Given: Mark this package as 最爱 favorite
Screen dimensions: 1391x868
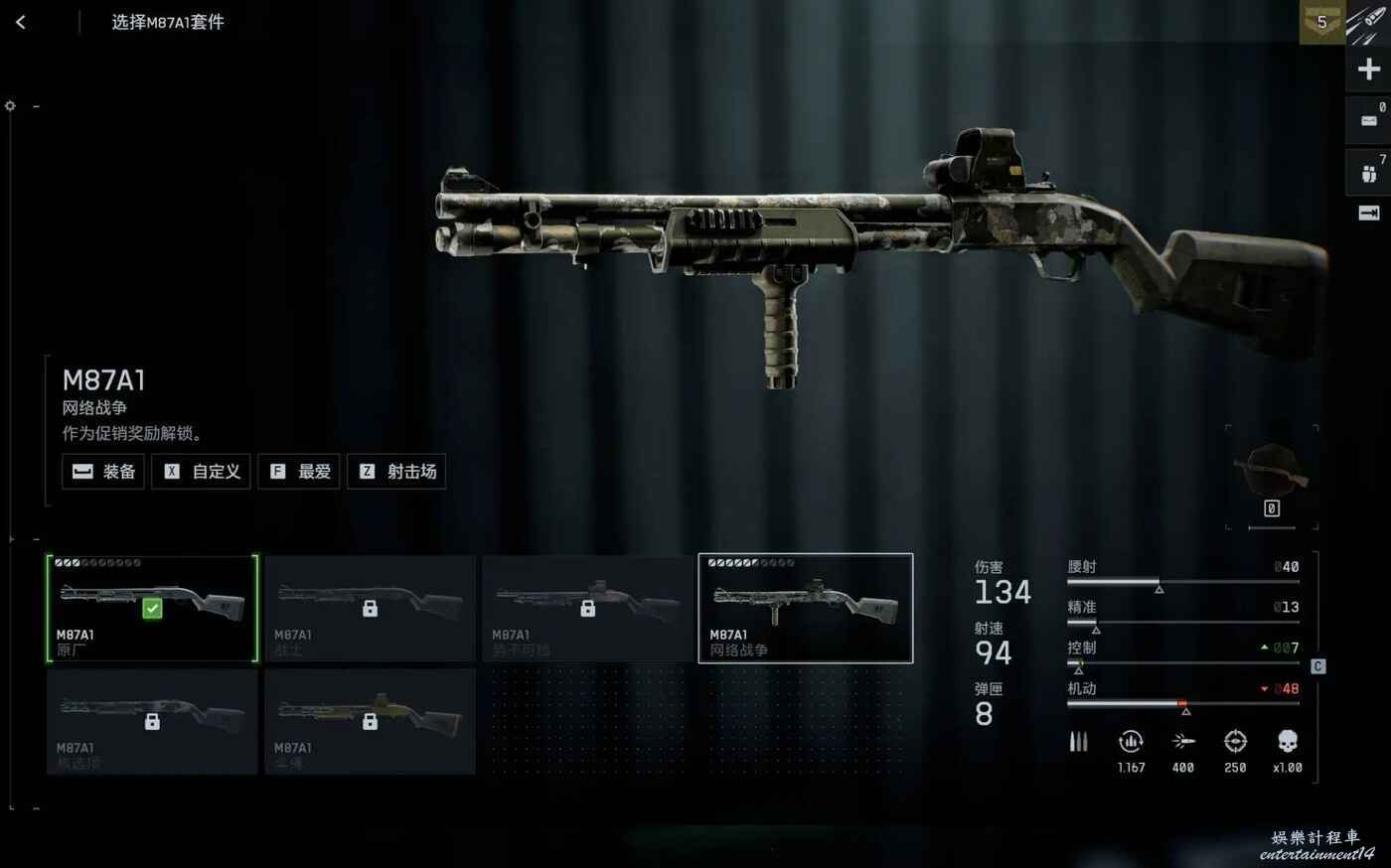Looking at the screenshot, I should tap(299, 472).
